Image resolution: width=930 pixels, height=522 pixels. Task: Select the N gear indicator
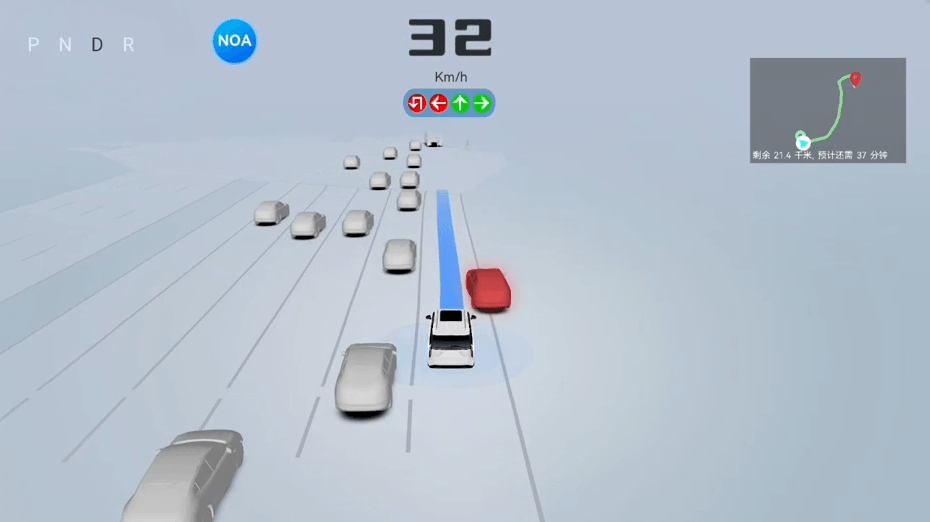click(x=65, y=45)
